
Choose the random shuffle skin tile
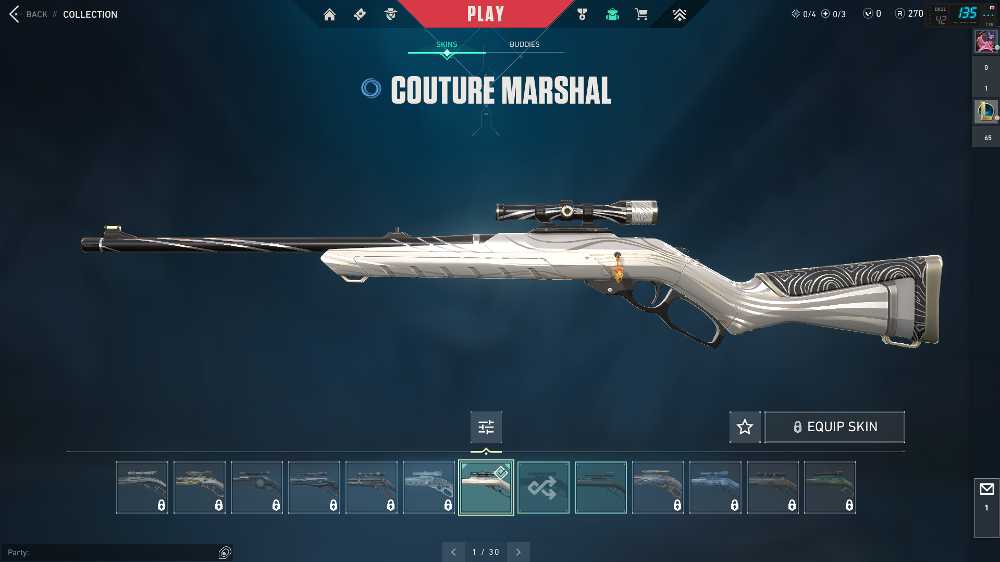[543, 487]
